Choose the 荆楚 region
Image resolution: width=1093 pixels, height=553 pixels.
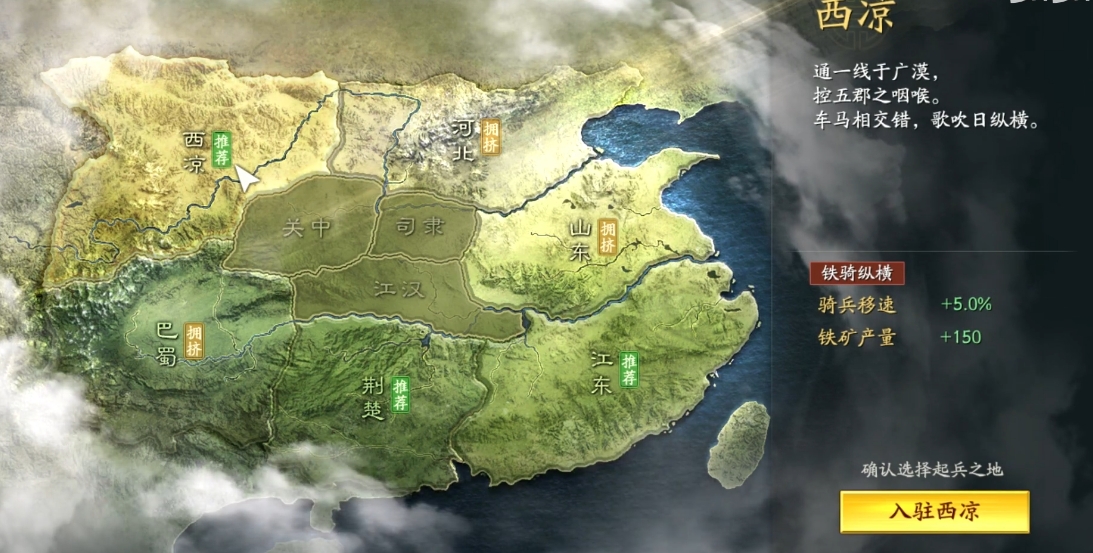pyautogui.click(x=372, y=397)
